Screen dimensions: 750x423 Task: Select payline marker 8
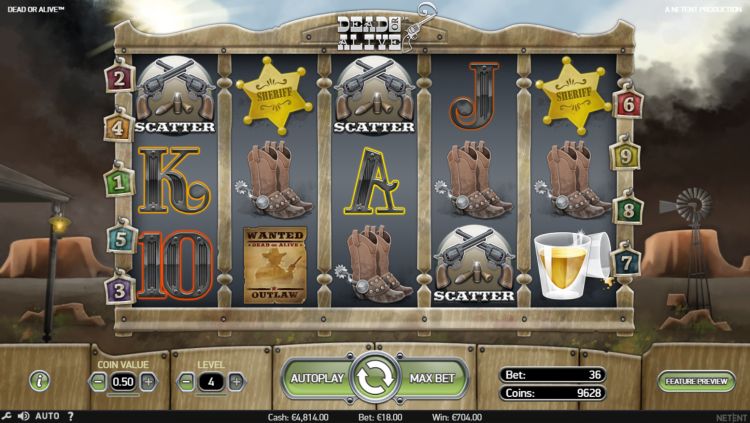coord(628,210)
